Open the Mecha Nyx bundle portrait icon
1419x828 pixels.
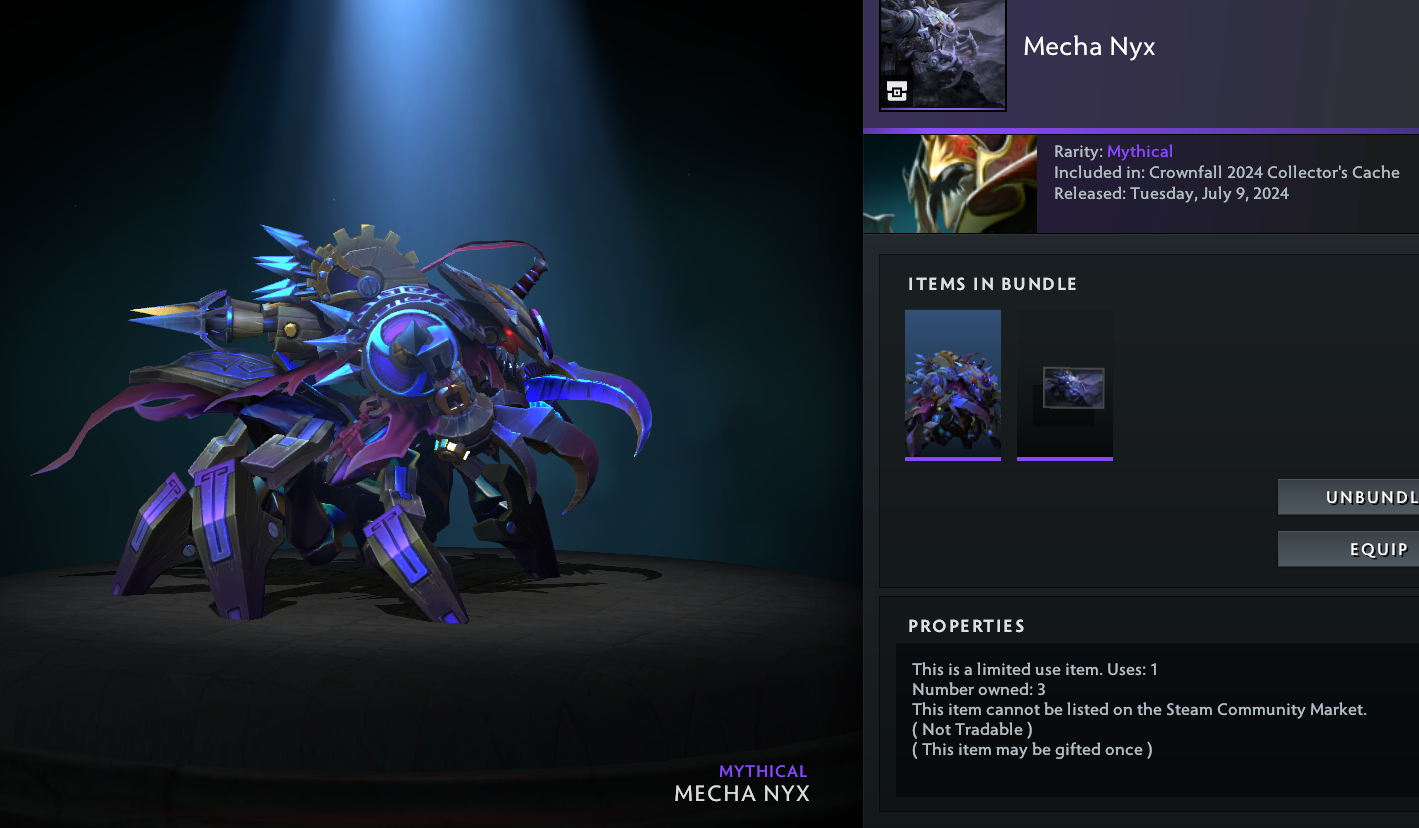[x=942, y=54]
